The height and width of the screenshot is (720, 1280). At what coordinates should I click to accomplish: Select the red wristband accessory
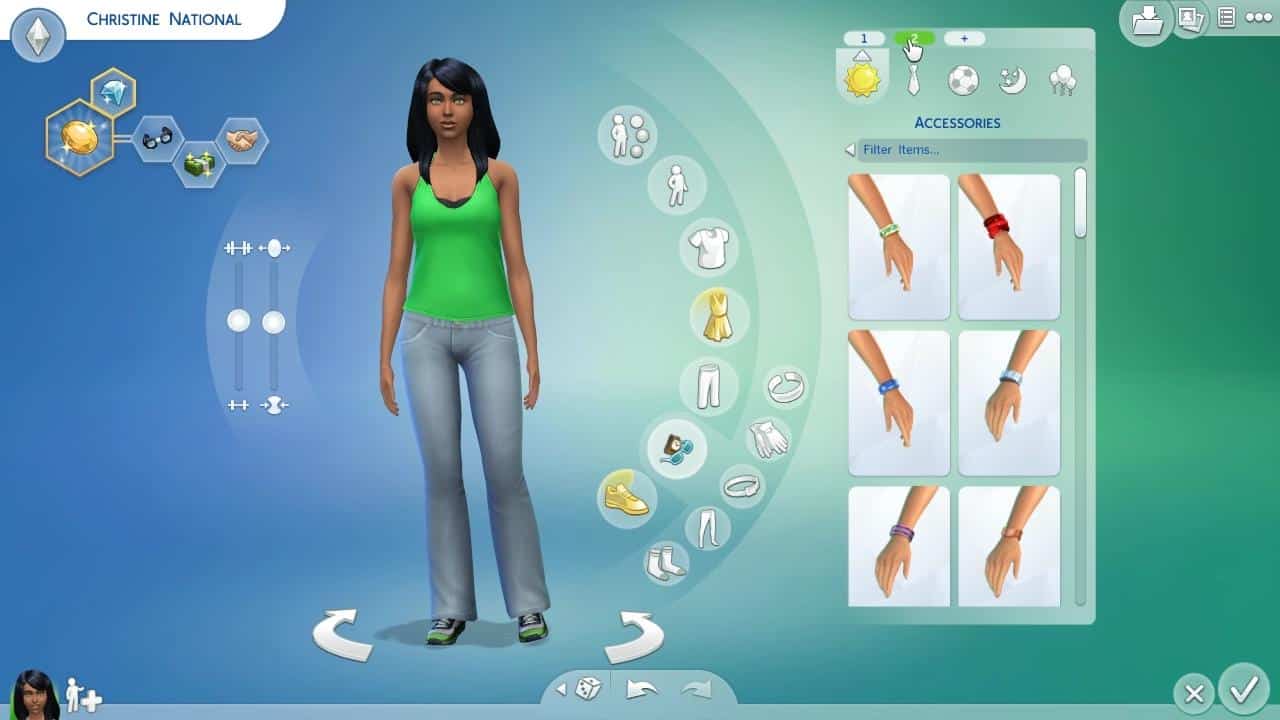pyautogui.click(x=1008, y=245)
